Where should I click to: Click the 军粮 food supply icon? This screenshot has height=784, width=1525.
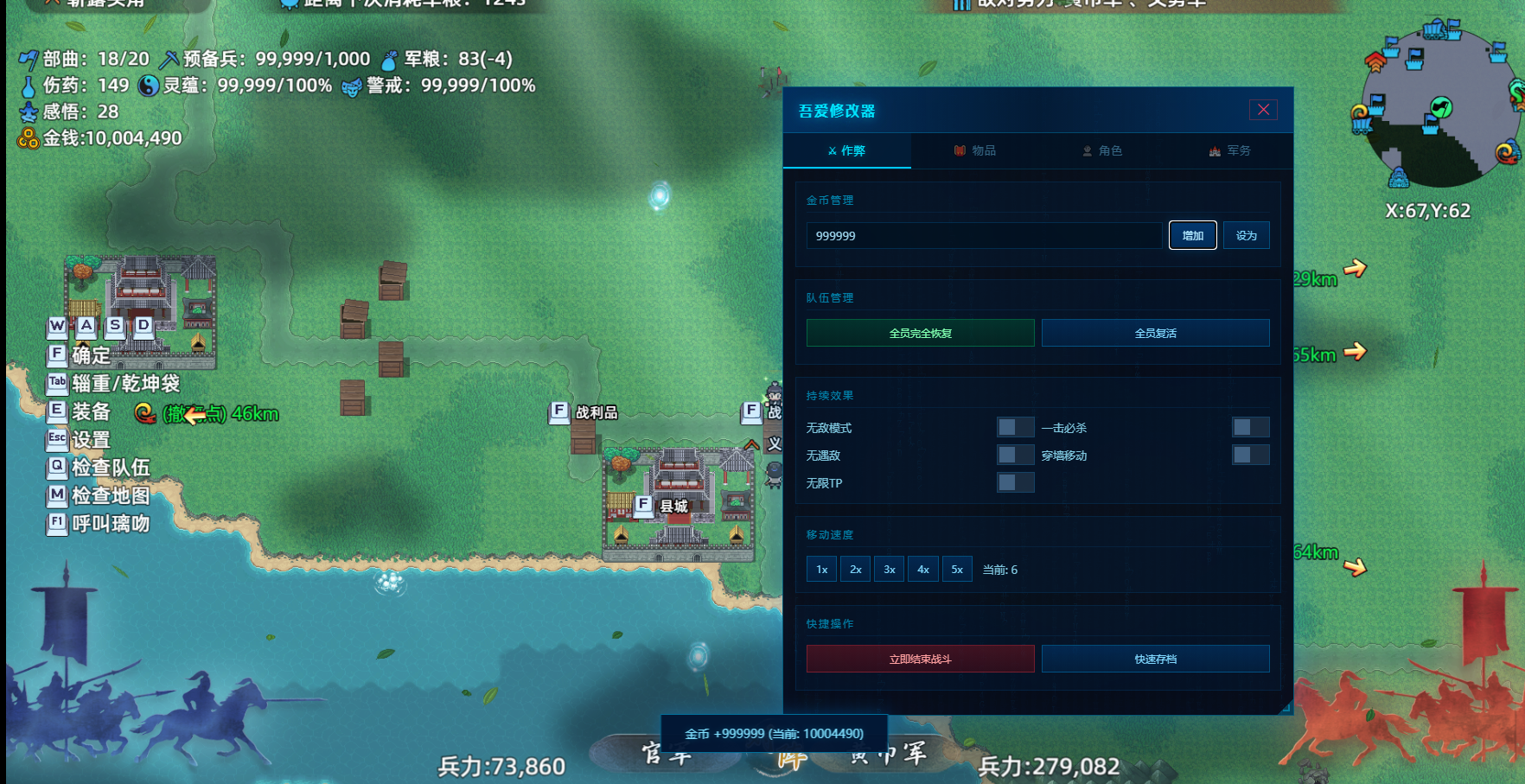[x=388, y=60]
